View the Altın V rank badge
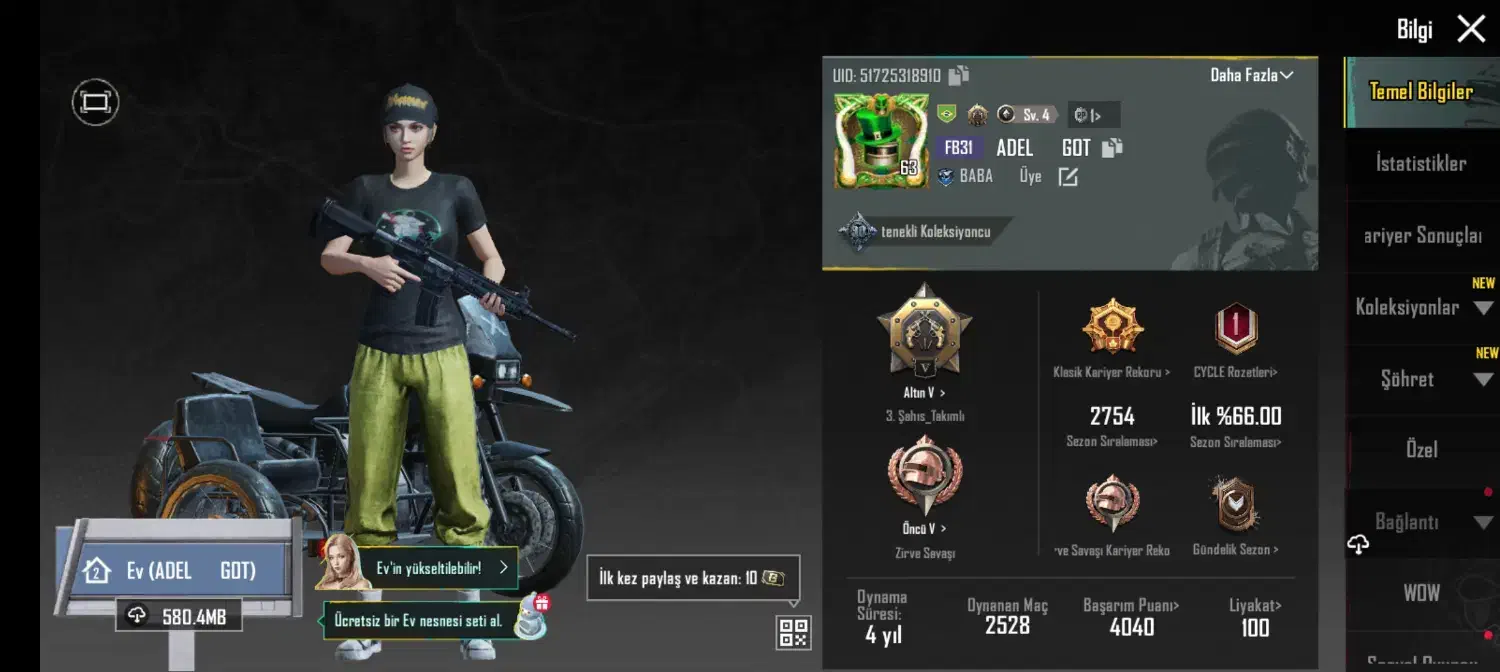 (x=924, y=330)
